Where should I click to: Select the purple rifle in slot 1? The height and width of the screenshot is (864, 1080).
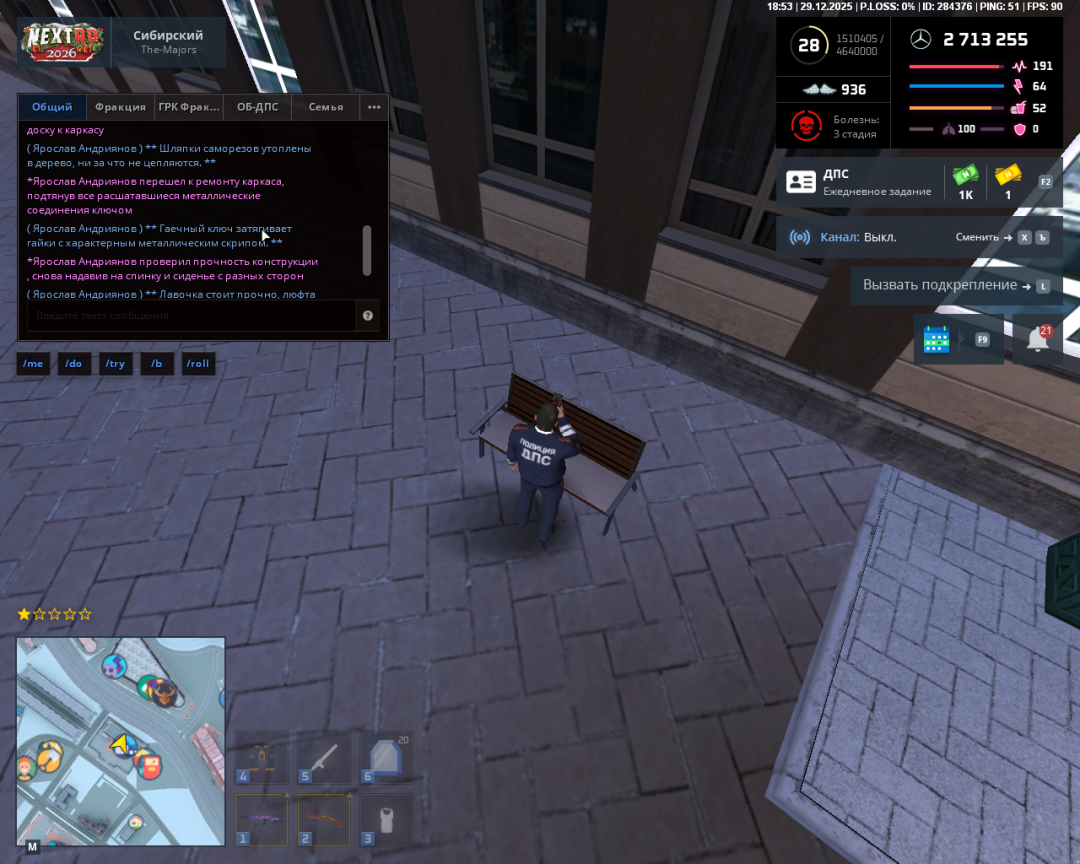(261, 819)
